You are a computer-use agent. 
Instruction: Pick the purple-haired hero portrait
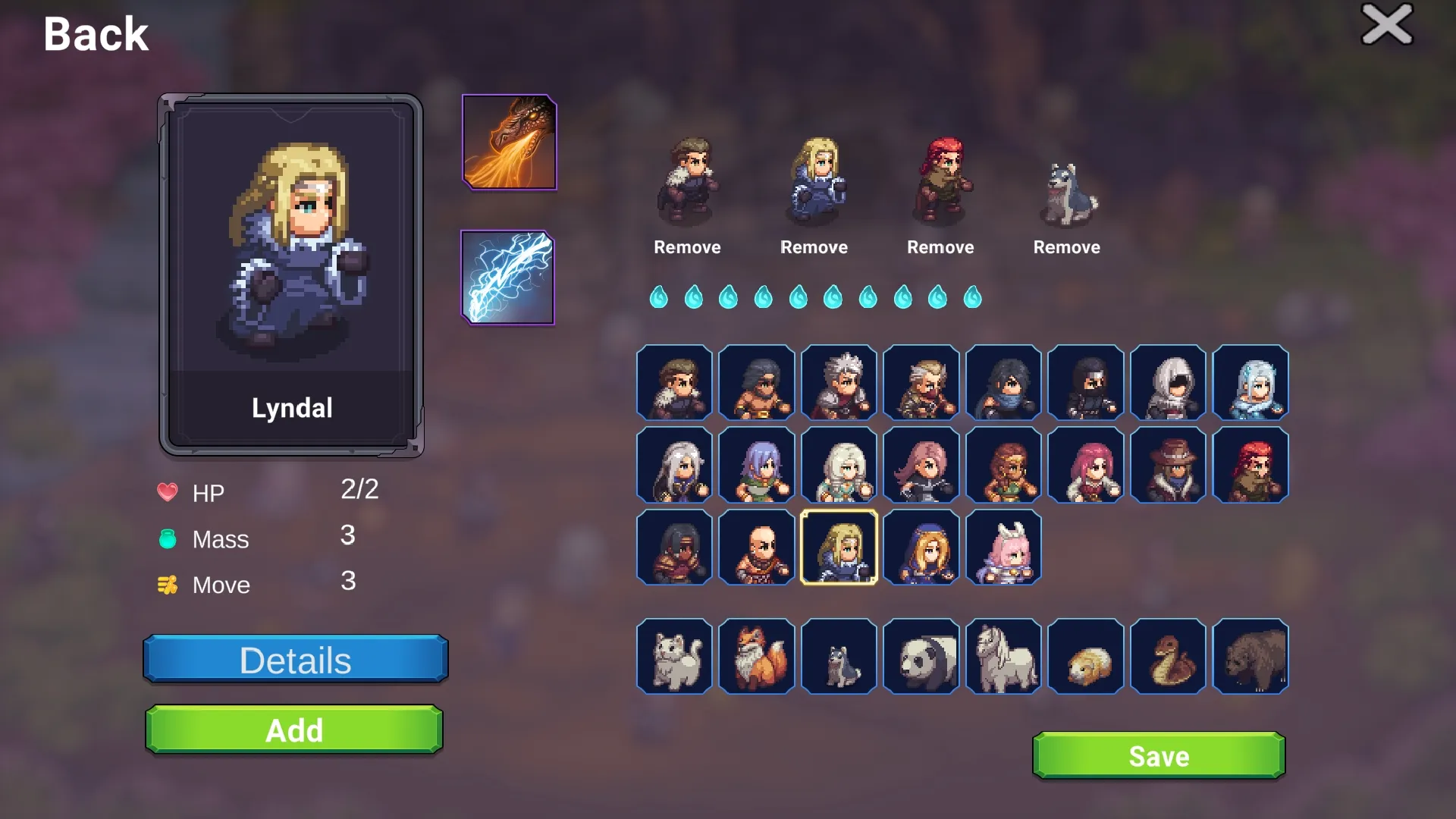[x=757, y=465]
